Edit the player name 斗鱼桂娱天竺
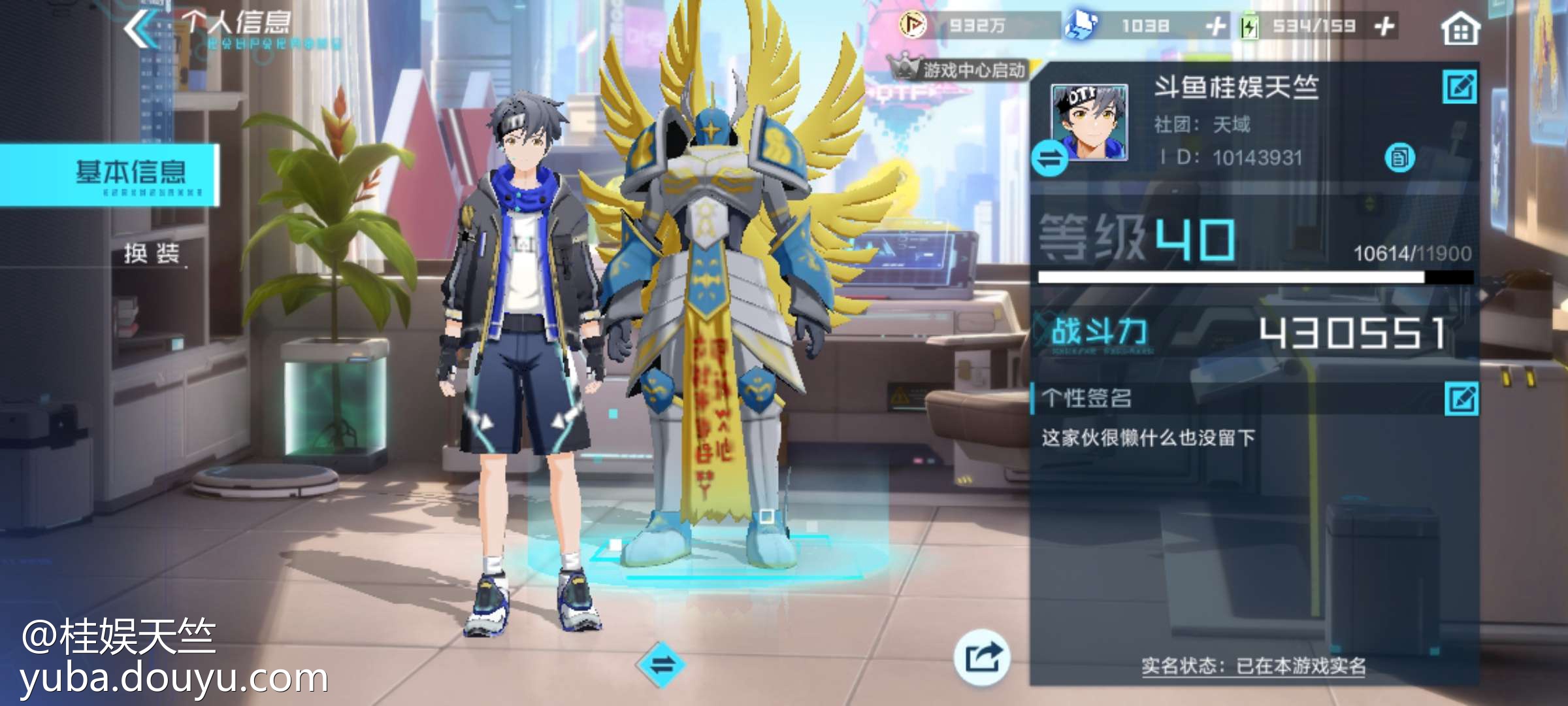The width and height of the screenshot is (1568, 706). 1460,87
